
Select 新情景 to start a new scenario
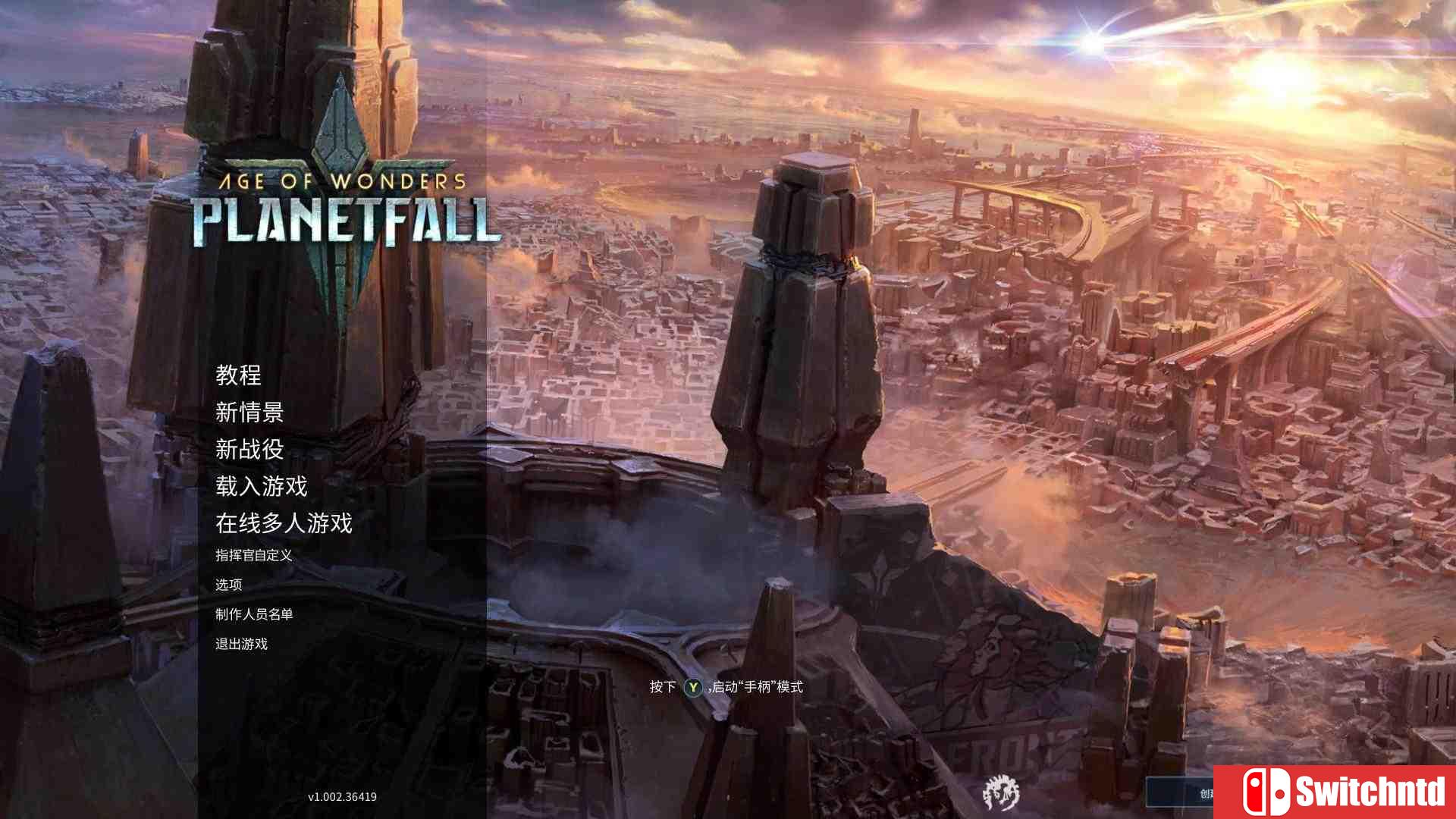point(250,413)
